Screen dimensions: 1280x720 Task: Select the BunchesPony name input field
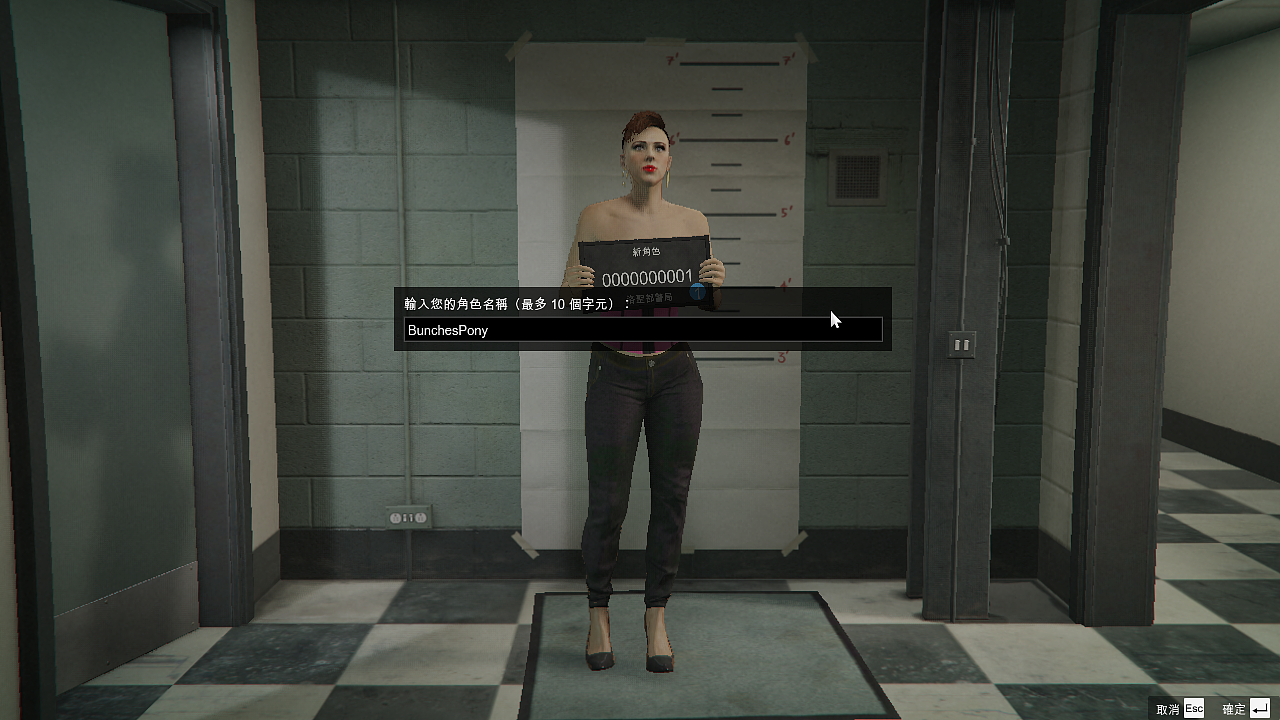pyautogui.click(x=640, y=330)
